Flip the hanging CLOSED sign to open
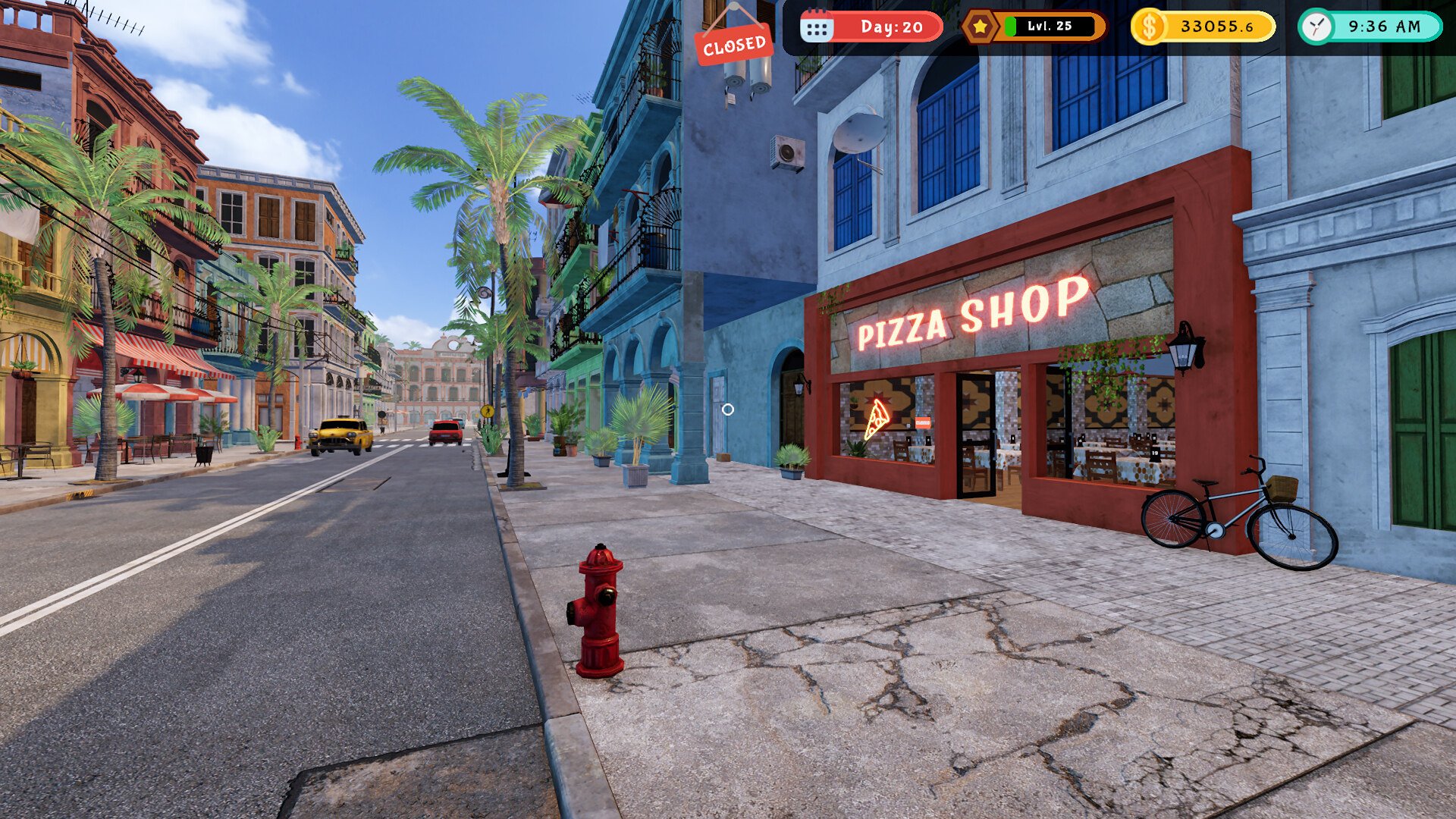The height and width of the screenshot is (819, 1456). (733, 43)
